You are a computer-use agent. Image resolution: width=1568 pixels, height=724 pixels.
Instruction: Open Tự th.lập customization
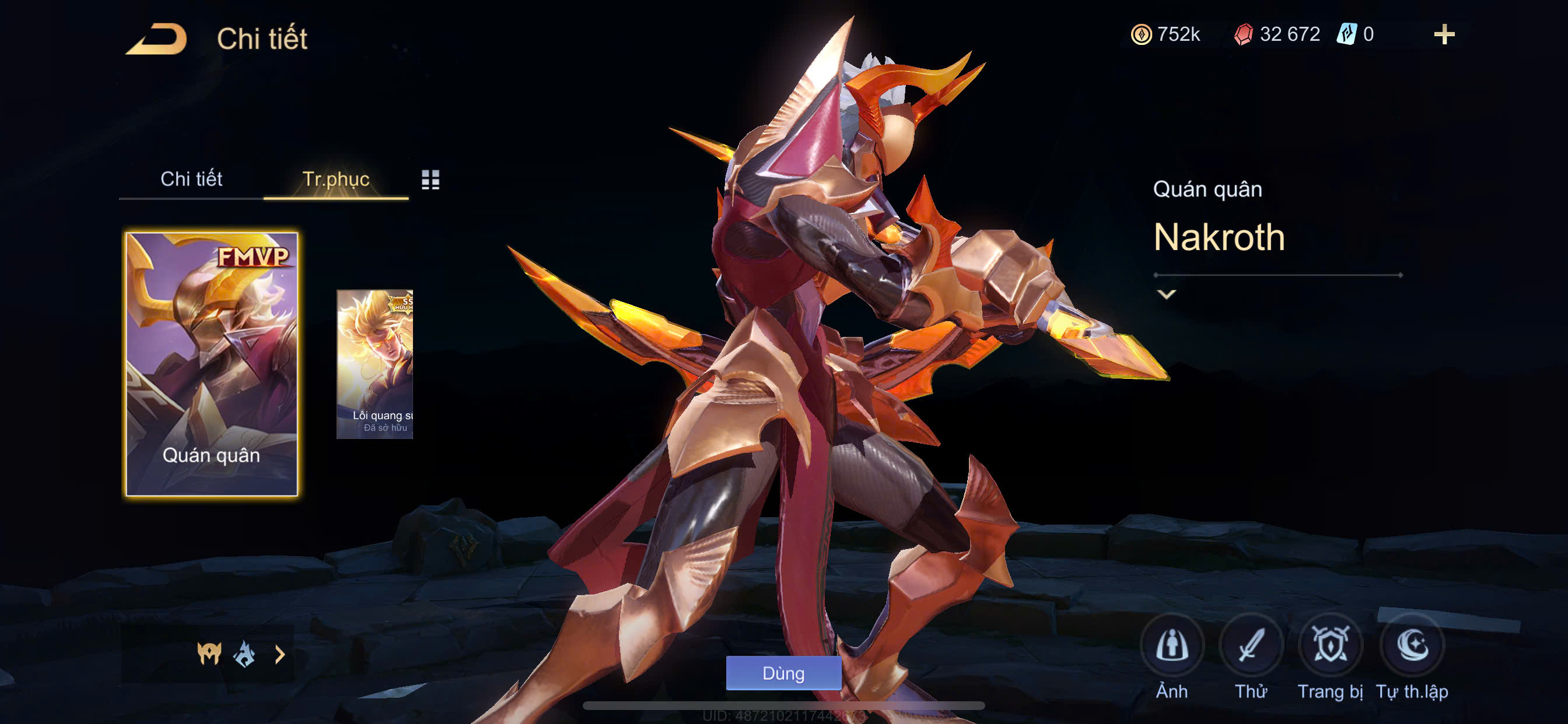(x=1412, y=645)
